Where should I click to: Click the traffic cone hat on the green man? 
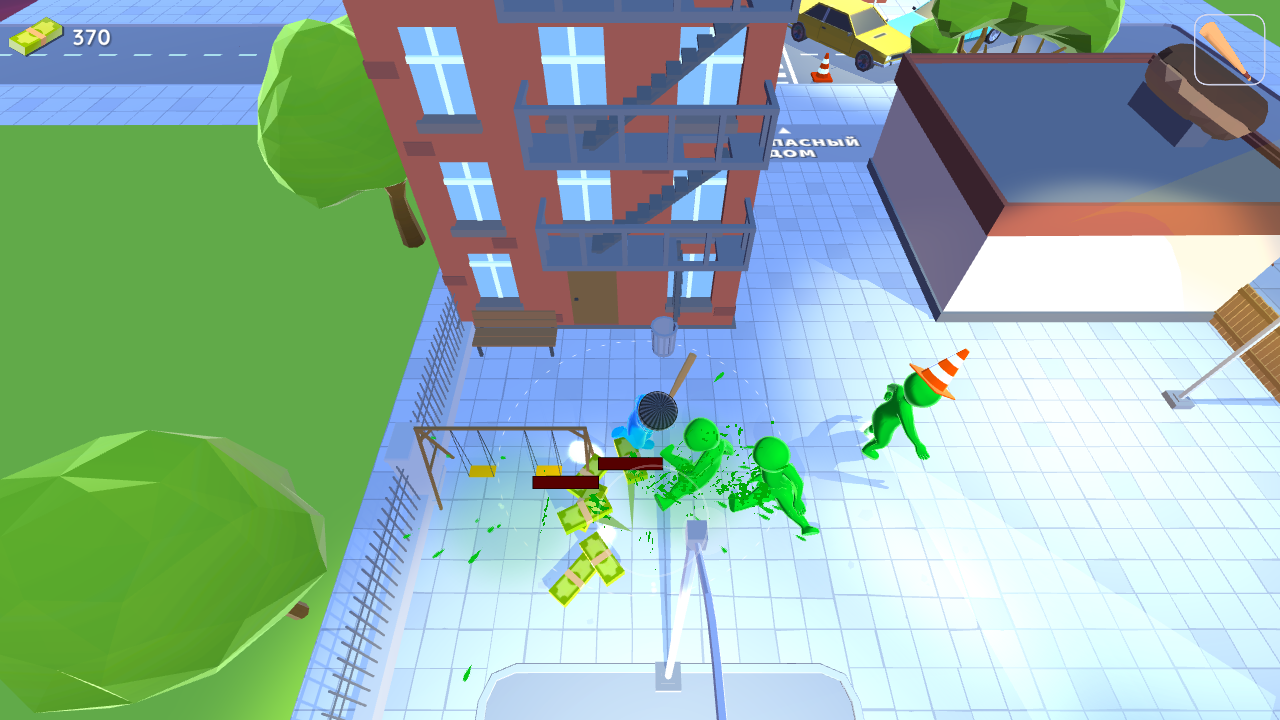(x=938, y=375)
